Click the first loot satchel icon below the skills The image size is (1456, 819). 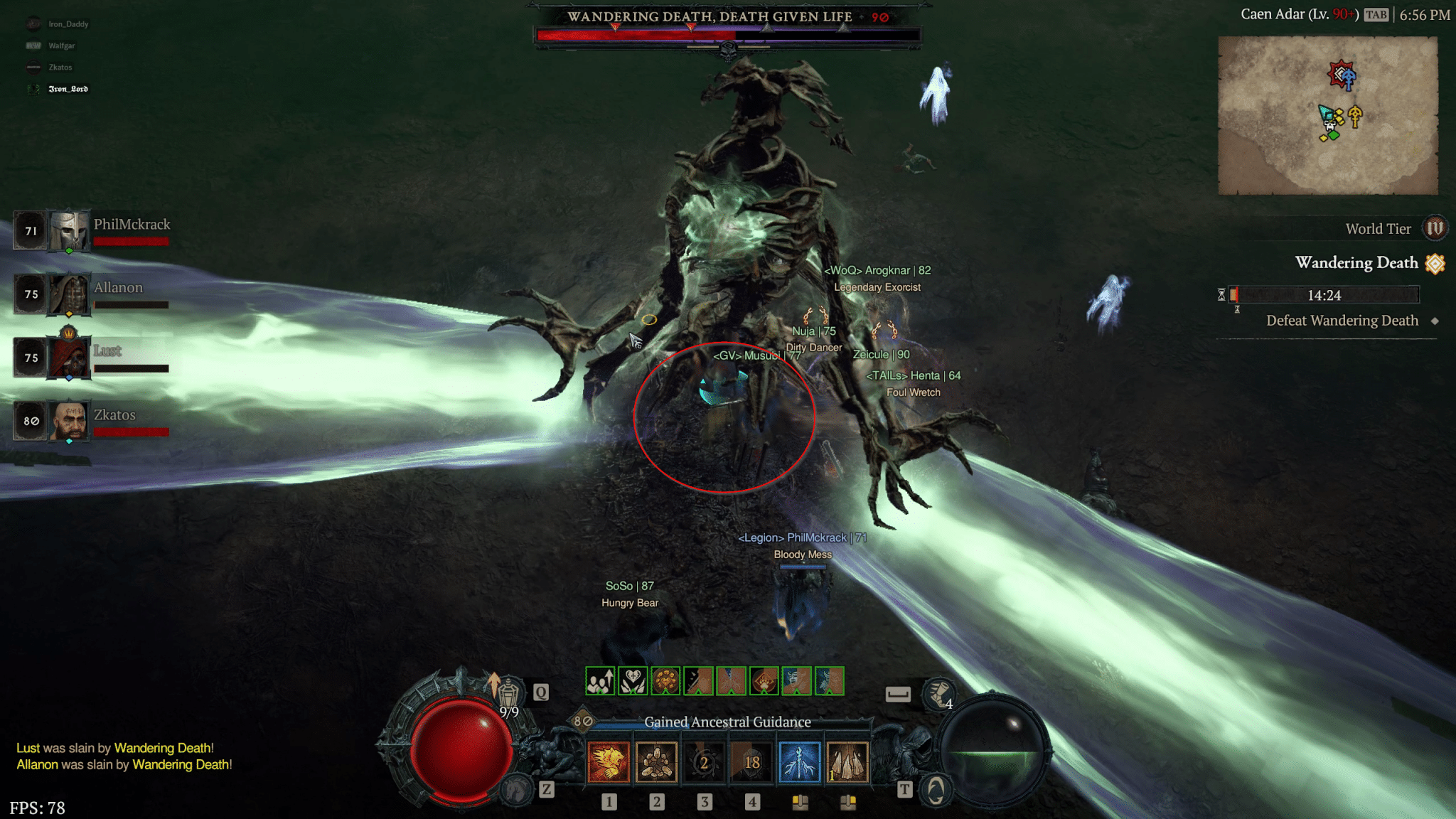[802, 799]
